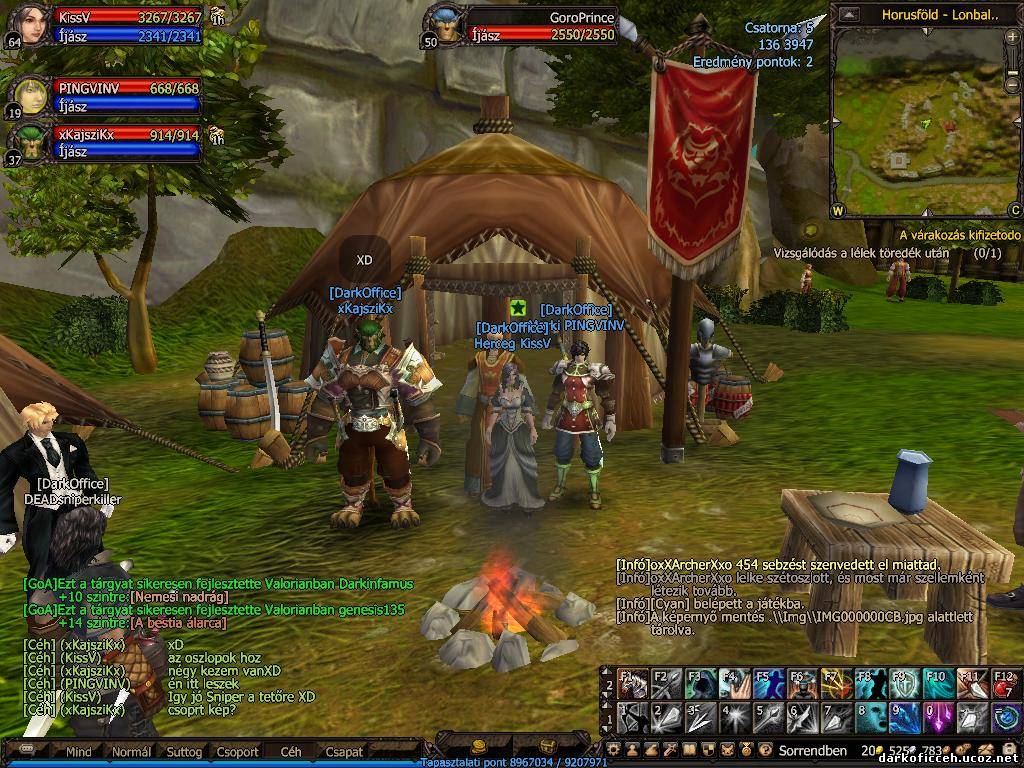
Task: Click the Horusföld minimap
Action: [920, 120]
